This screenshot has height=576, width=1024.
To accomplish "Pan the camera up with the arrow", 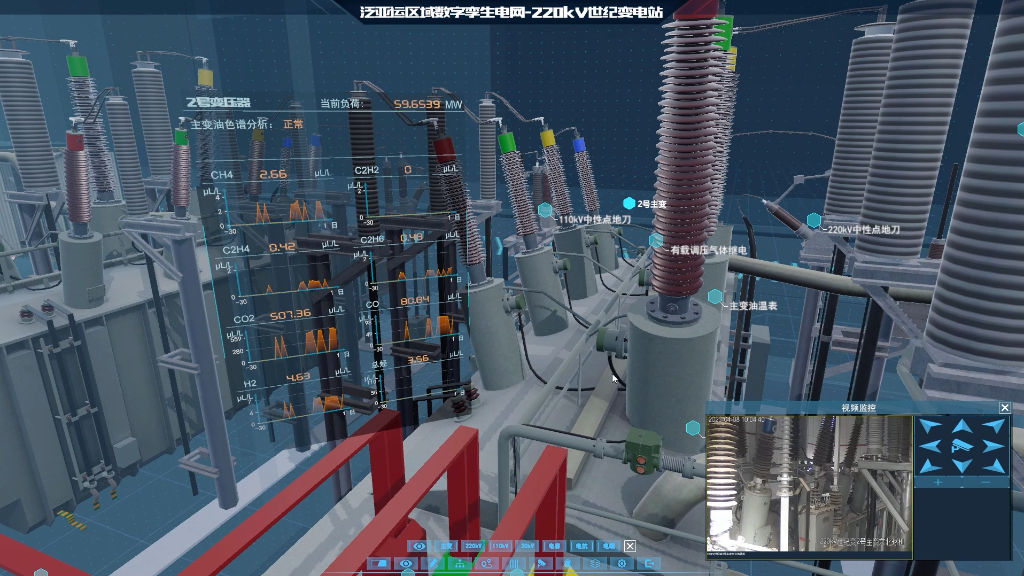I will coord(962,427).
